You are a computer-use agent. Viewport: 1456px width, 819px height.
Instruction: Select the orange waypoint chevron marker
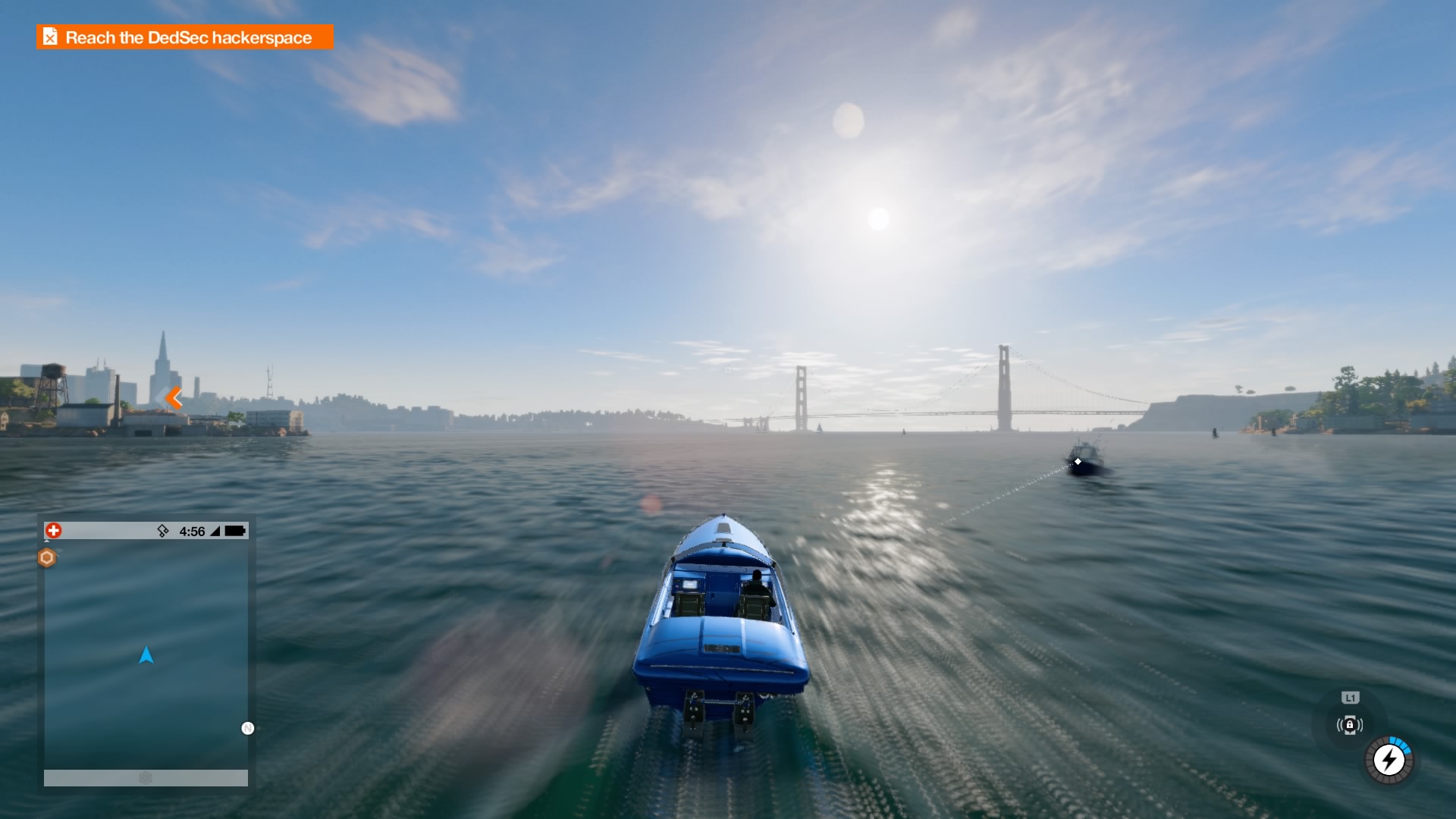(174, 397)
